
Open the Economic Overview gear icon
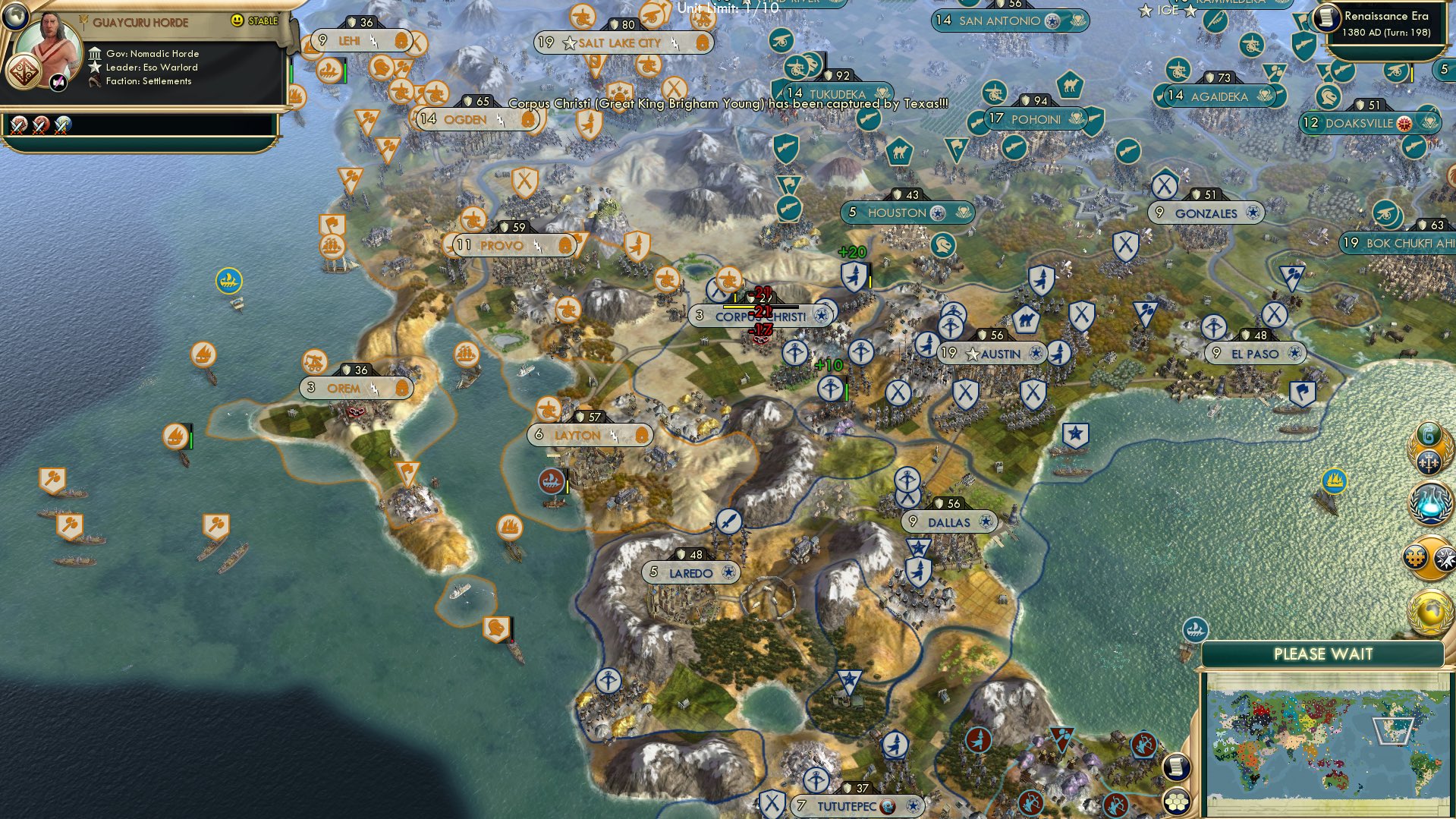tap(1416, 556)
